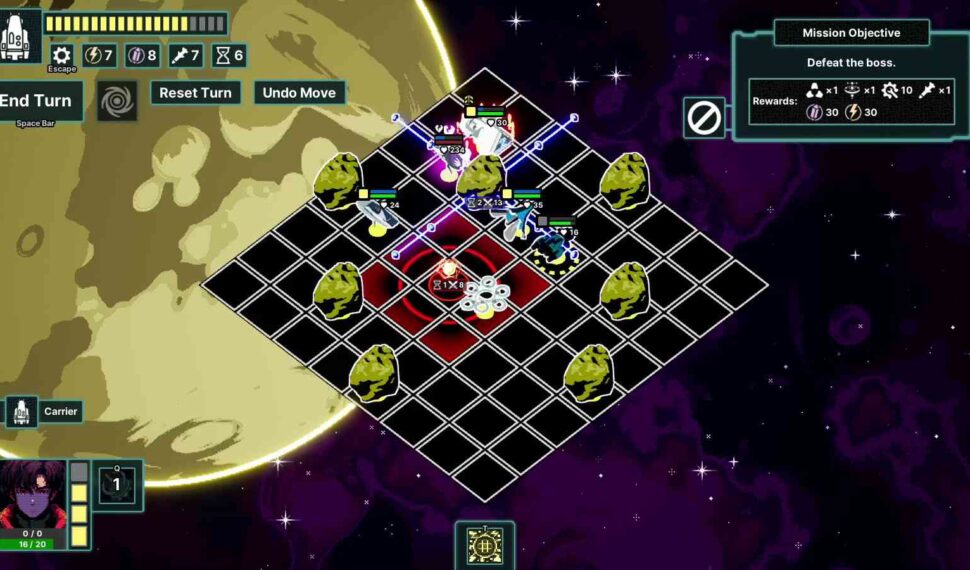Activate the grid ability at the bottom
Image resolution: width=970 pixels, height=570 pixels.
[485, 546]
